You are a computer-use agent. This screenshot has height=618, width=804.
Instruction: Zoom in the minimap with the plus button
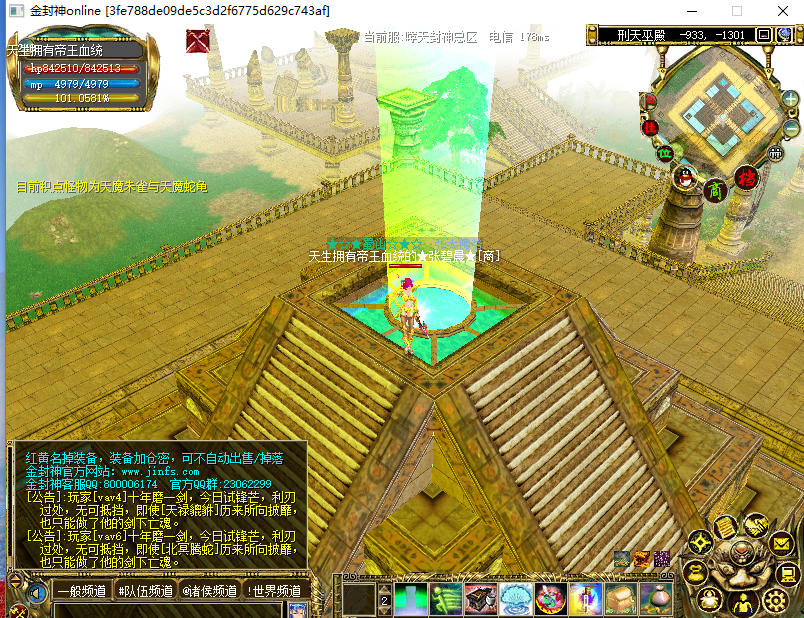point(790,100)
